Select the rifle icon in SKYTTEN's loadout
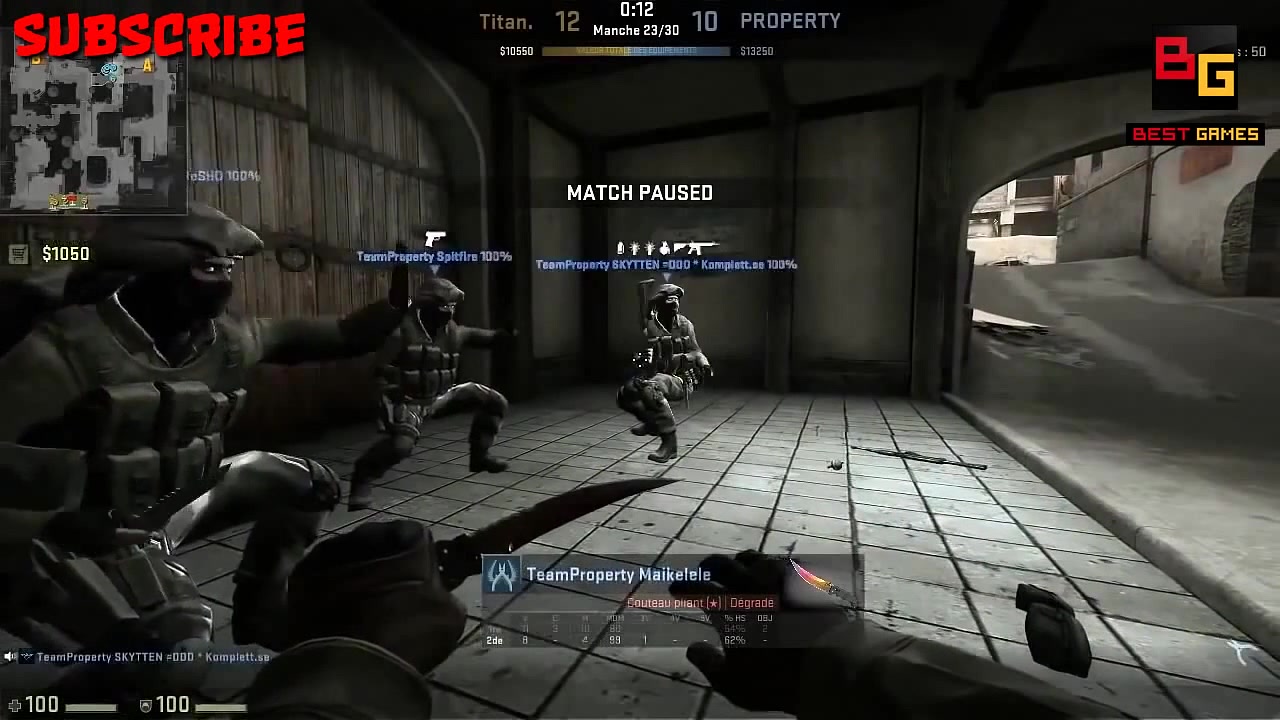This screenshot has height=720, width=1280. pos(699,246)
